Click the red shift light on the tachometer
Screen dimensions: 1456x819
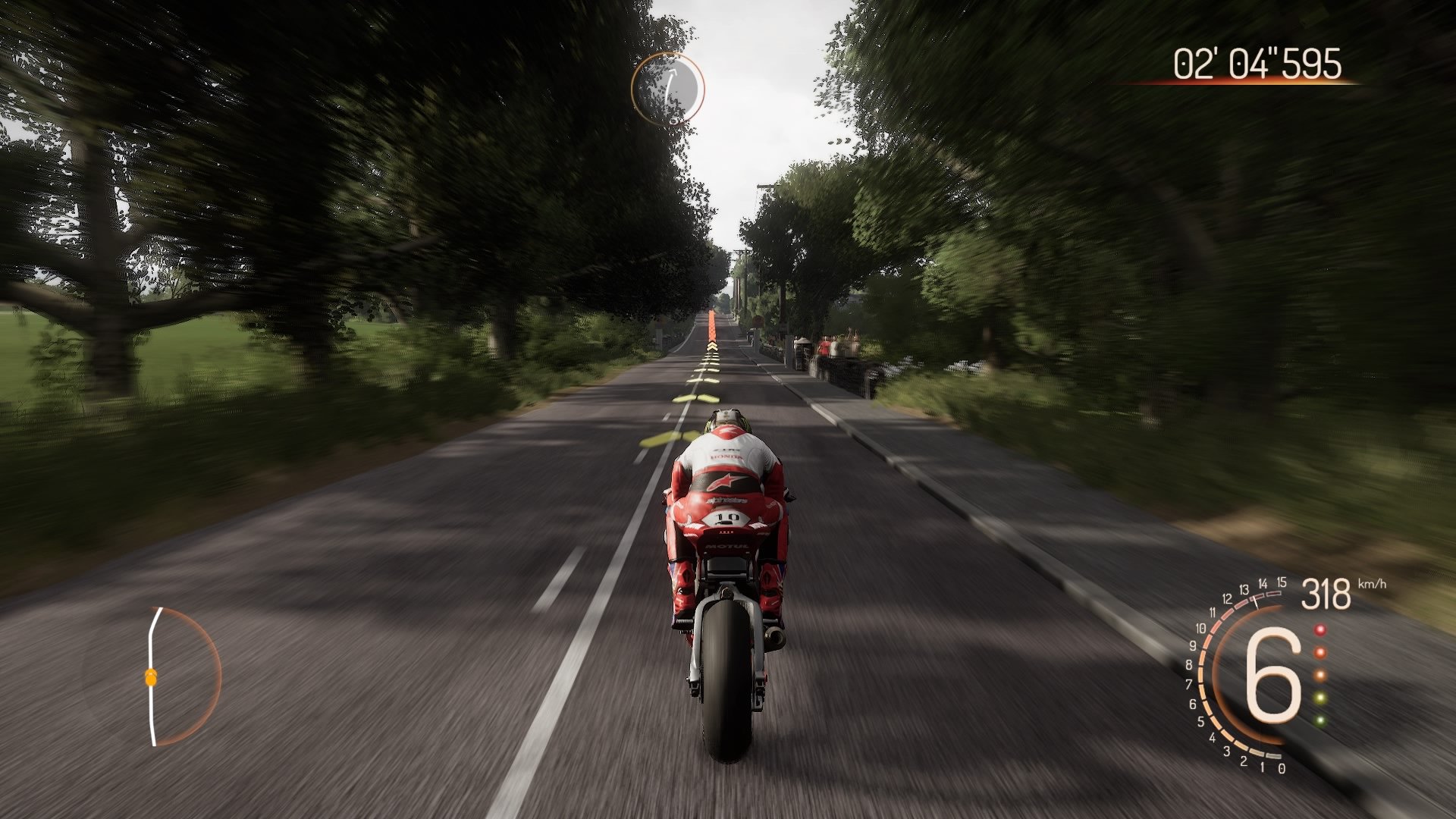point(1320,629)
